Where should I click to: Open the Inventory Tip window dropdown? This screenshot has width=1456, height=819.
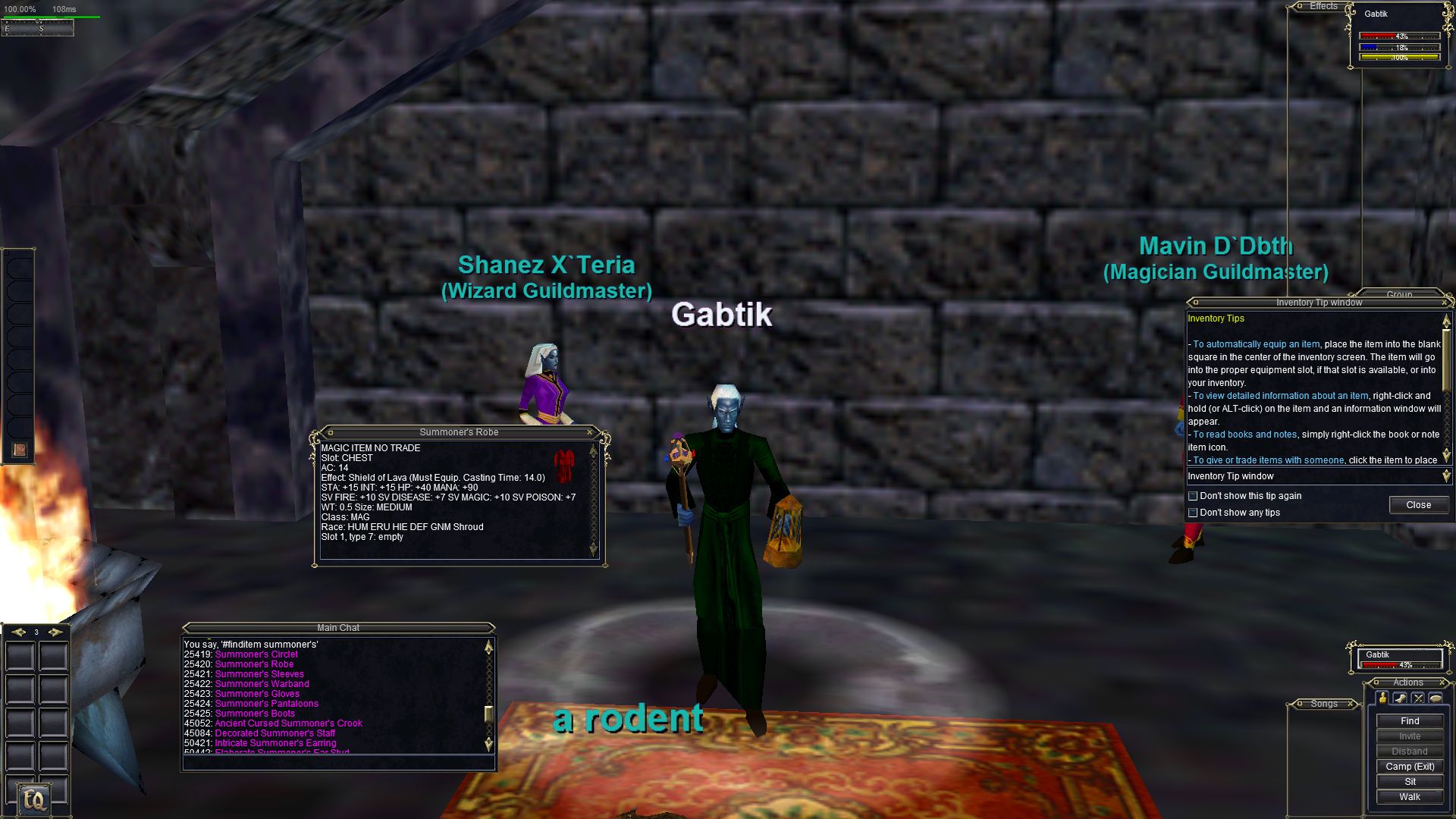click(1445, 476)
